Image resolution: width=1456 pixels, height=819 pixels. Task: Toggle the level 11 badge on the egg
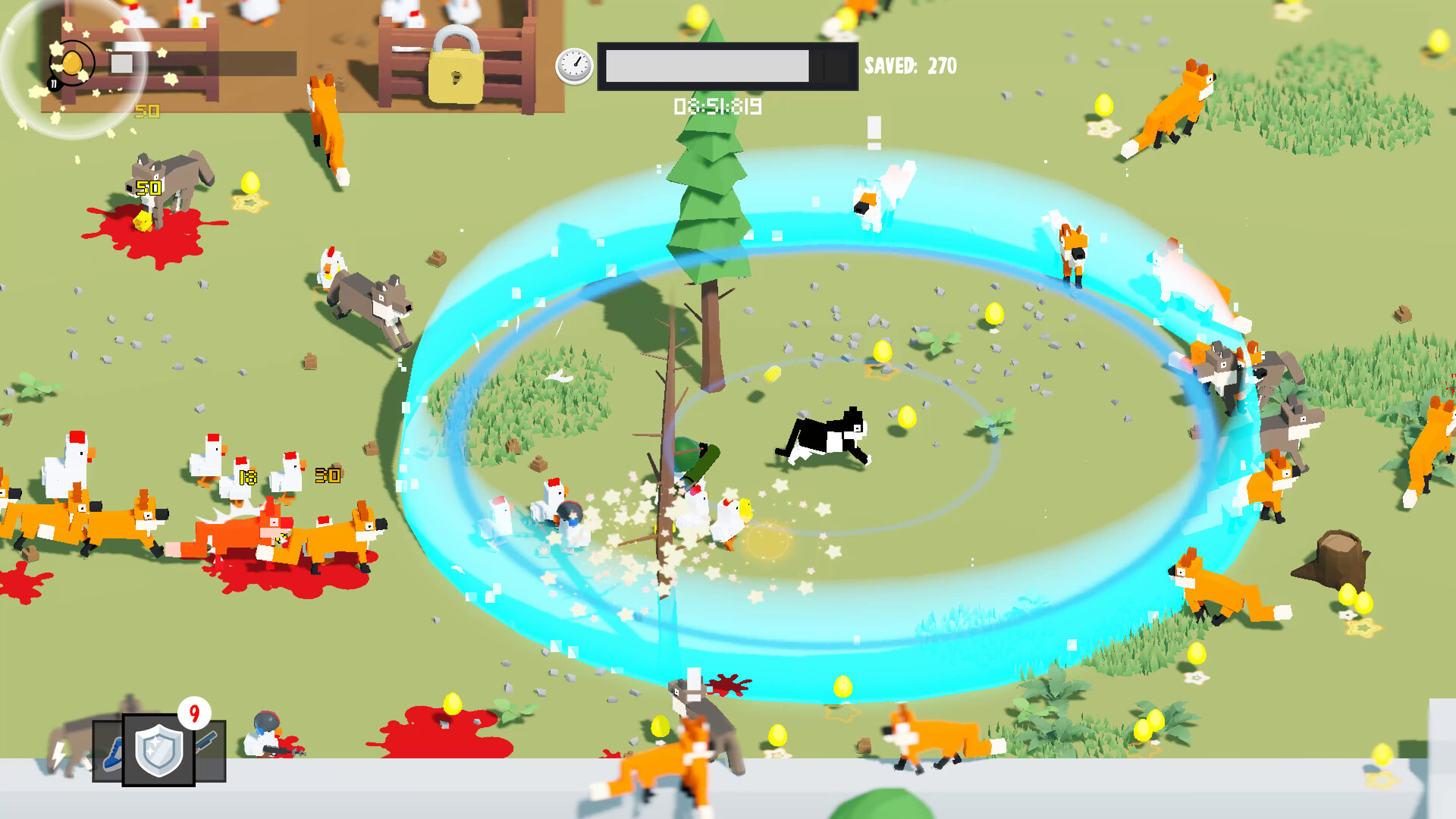pyautogui.click(x=54, y=84)
